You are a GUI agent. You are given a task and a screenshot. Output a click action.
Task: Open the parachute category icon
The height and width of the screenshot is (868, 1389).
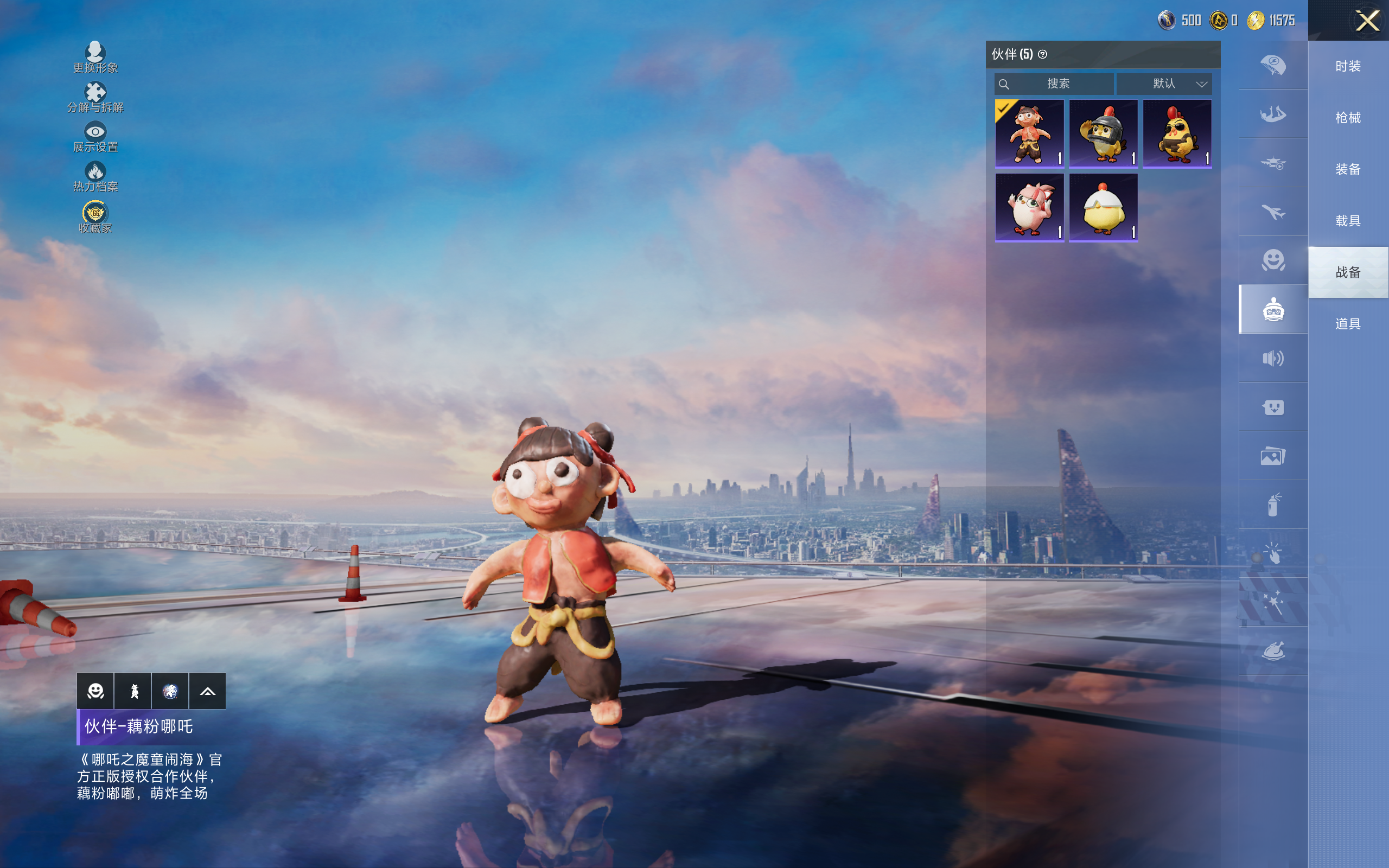pyautogui.click(x=1273, y=65)
